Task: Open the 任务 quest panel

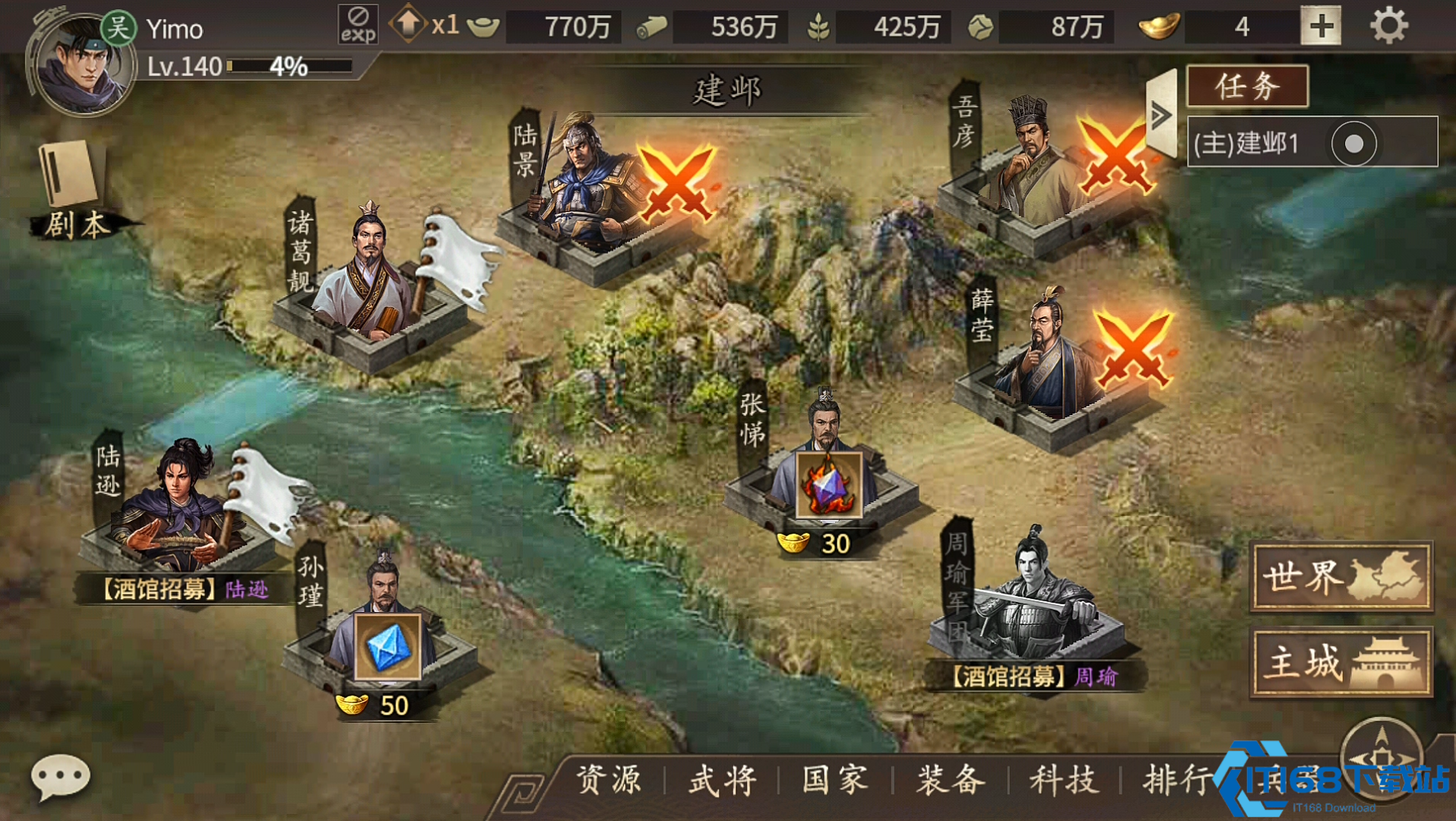Action: 1247,86
